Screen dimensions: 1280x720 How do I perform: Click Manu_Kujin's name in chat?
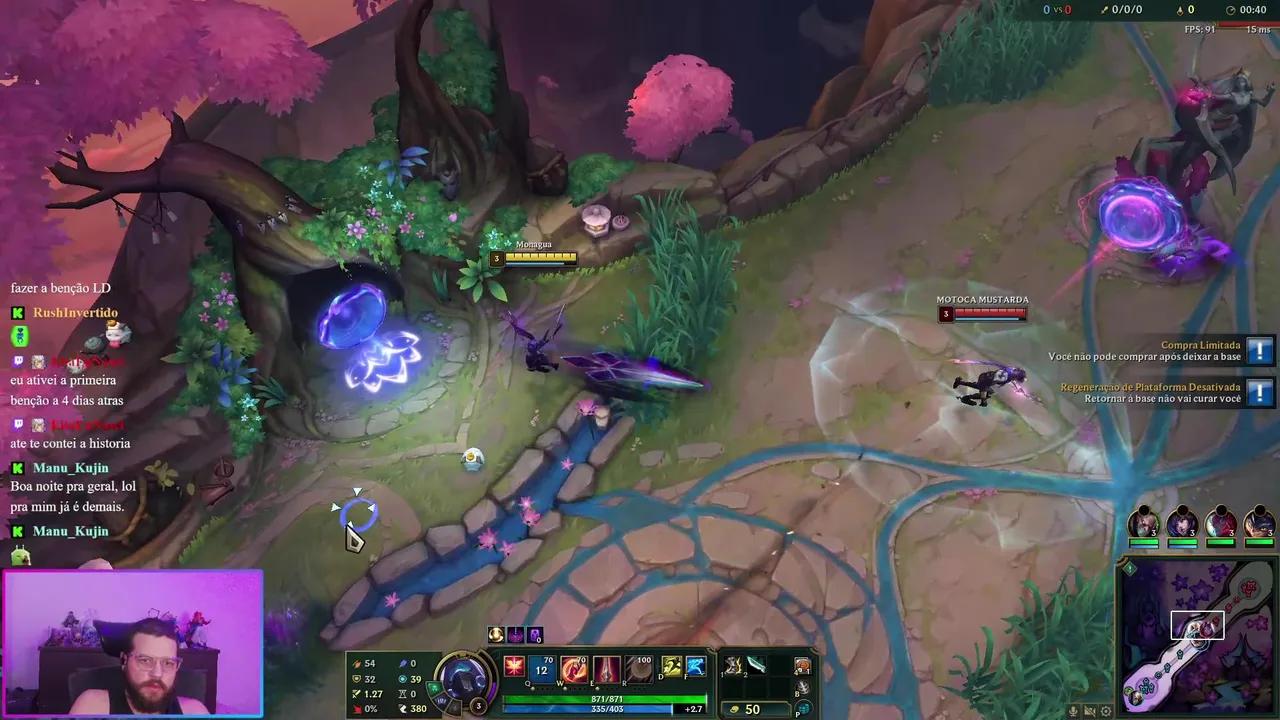[x=70, y=467]
